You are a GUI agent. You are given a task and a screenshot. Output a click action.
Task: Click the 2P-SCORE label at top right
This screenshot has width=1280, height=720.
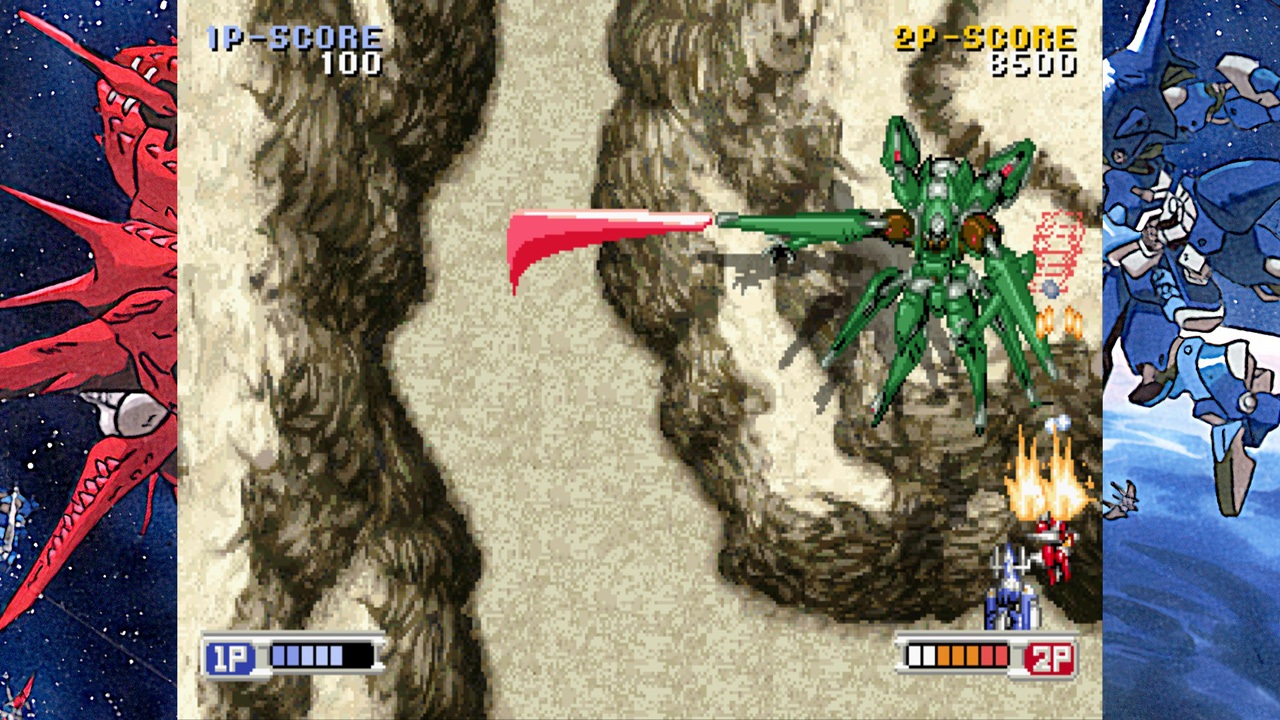985,38
